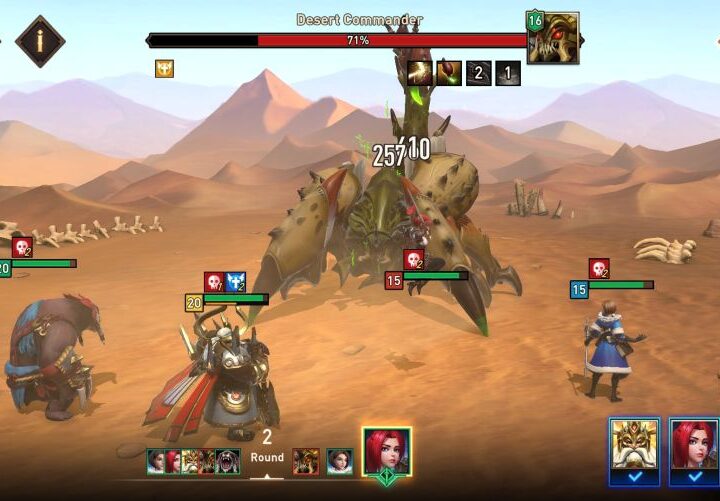Inspect the boss's club skill icon
The height and width of the screenshot is (501, 720).
click(449, 73)
